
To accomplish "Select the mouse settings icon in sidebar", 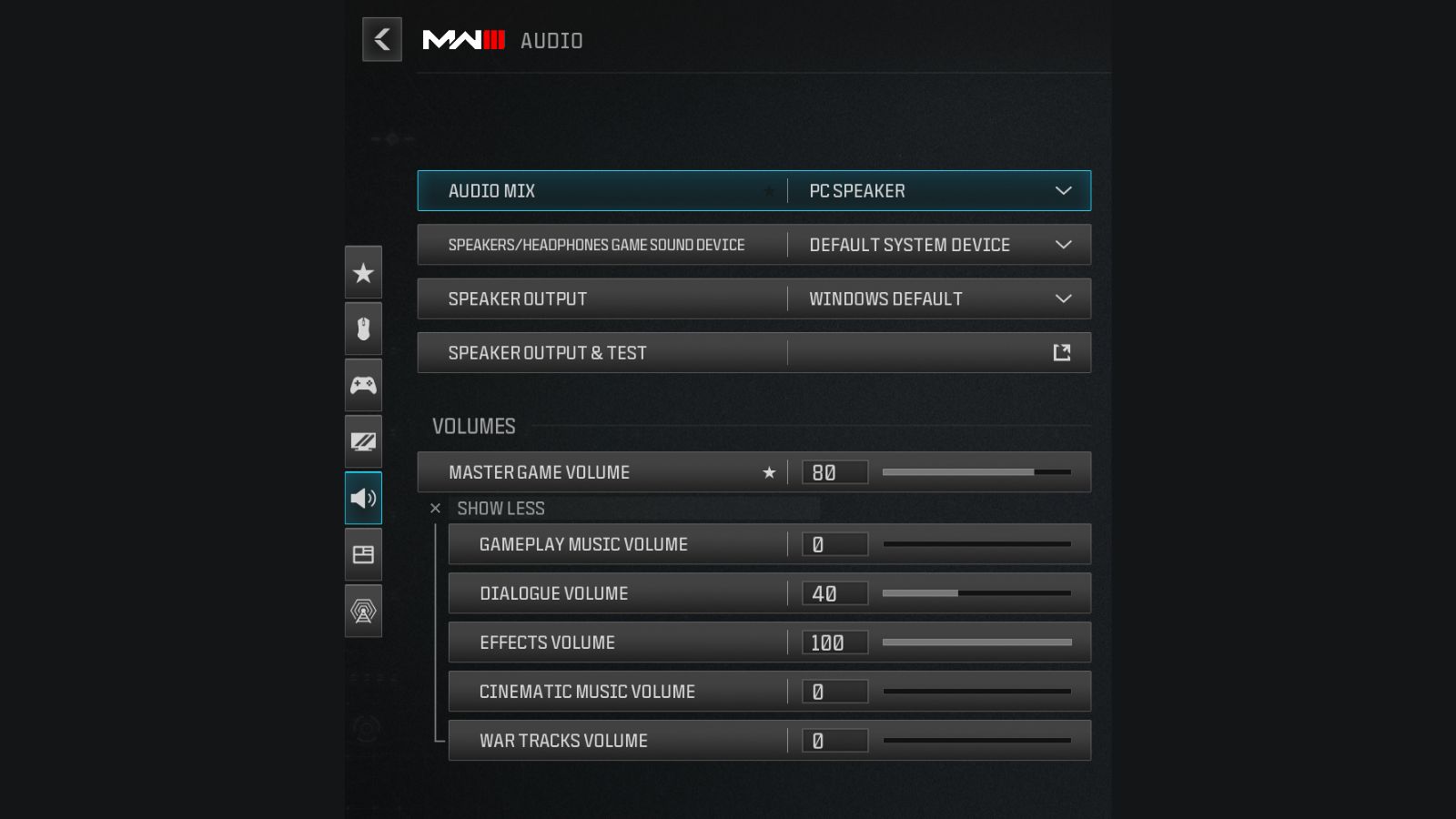I will pyautogui.click(x=363, y=329).
